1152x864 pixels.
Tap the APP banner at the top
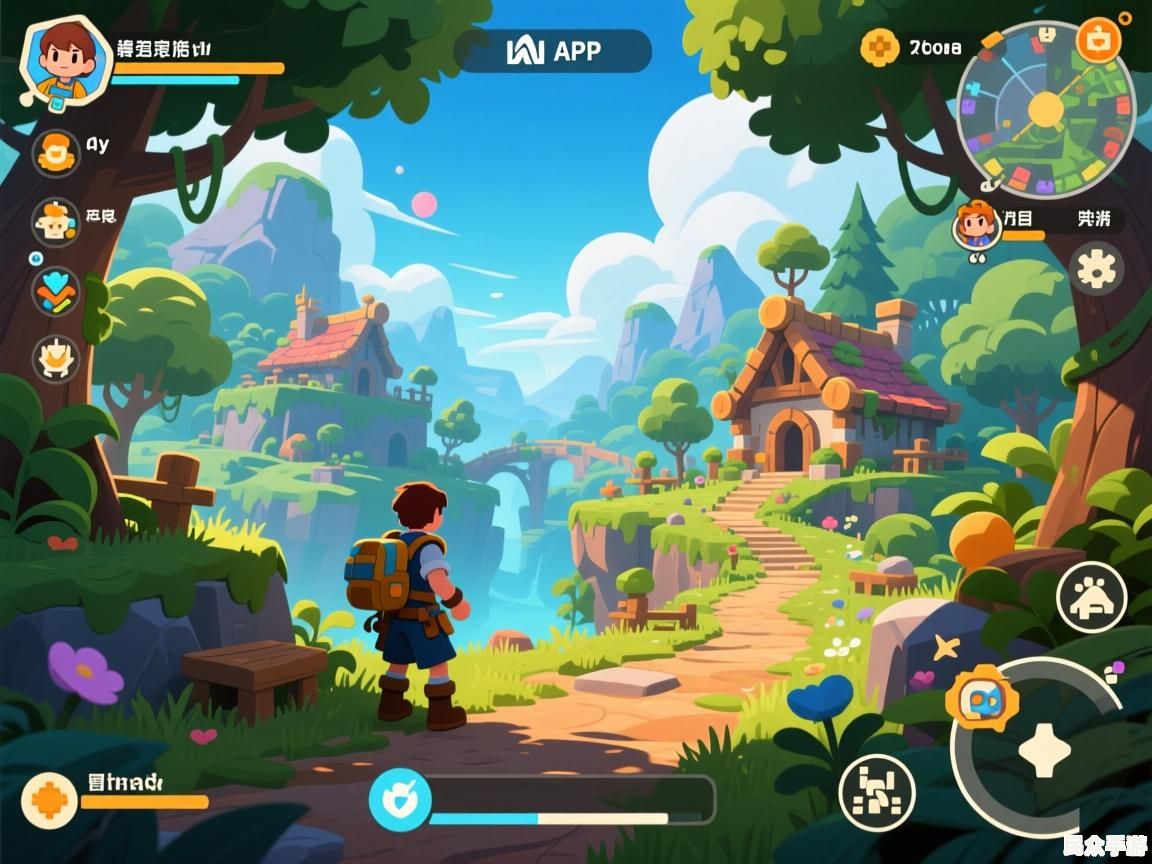click(x=552, y=51)
